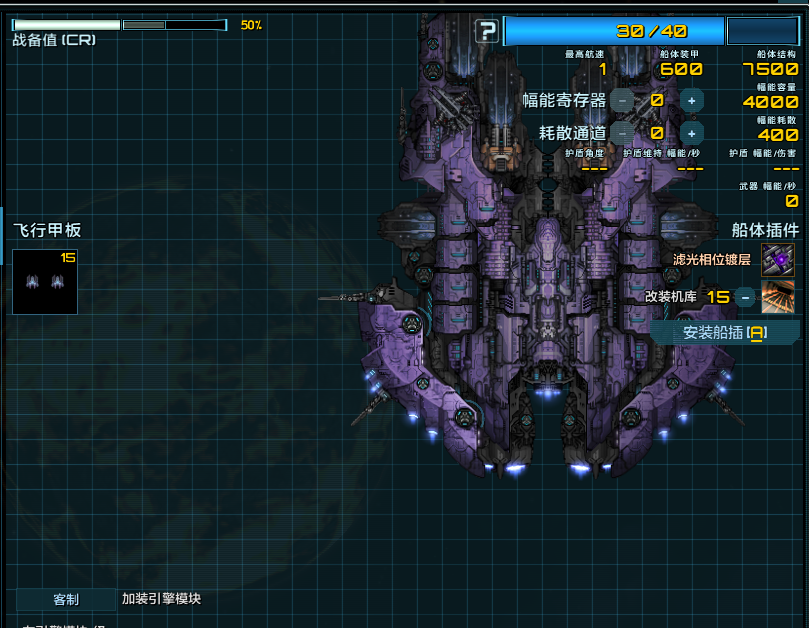Image resolution: width=809 pixels, height=628 pixels.
Task: Decrease dissipation vents (耗散通道) with minus
Action: [622, 133]
